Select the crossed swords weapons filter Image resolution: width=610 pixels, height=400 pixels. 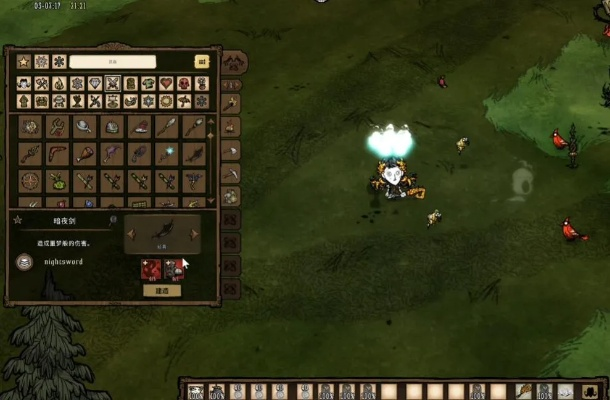[x=113, y=83]
